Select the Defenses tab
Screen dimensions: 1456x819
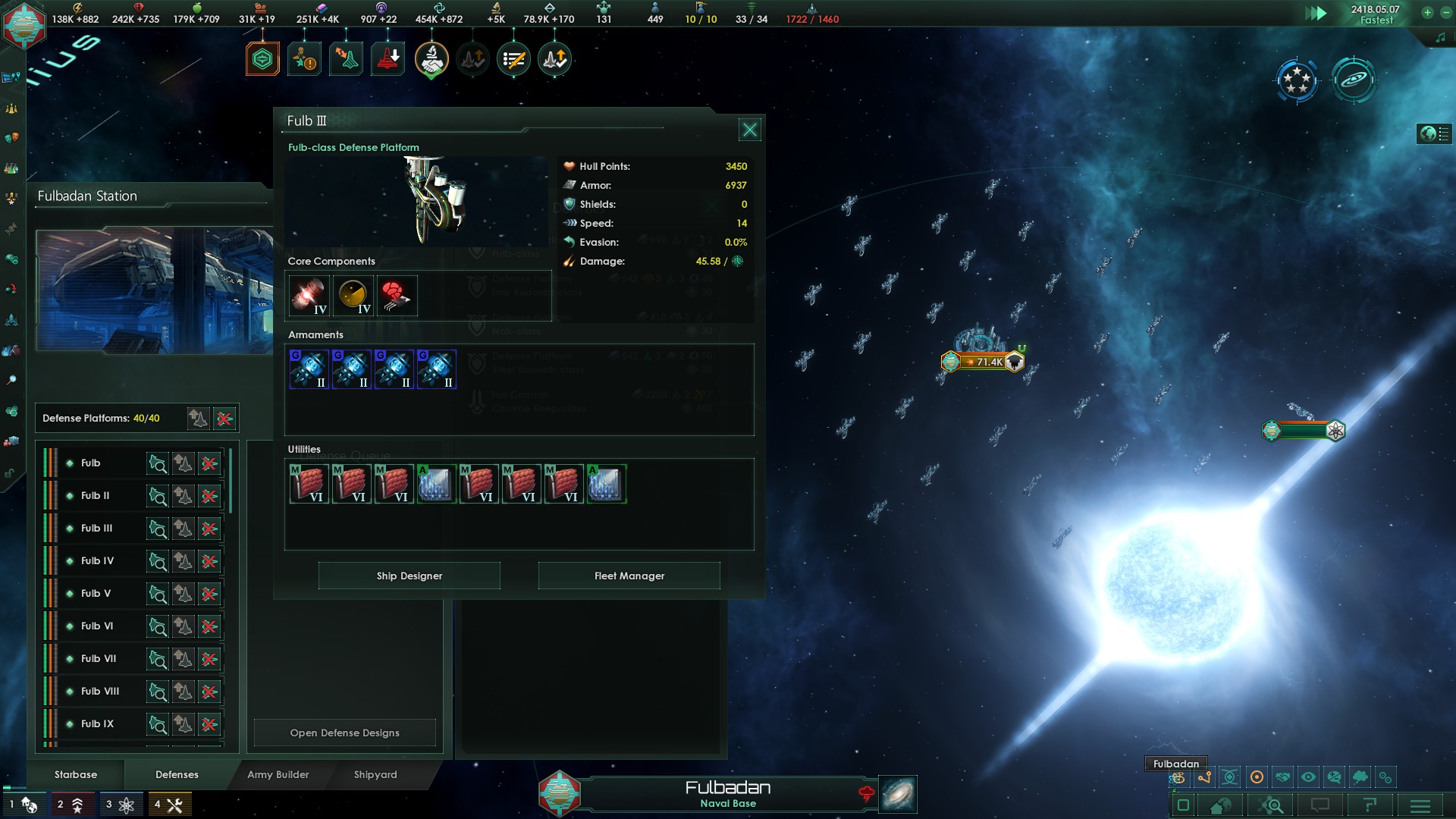(177, 774)
